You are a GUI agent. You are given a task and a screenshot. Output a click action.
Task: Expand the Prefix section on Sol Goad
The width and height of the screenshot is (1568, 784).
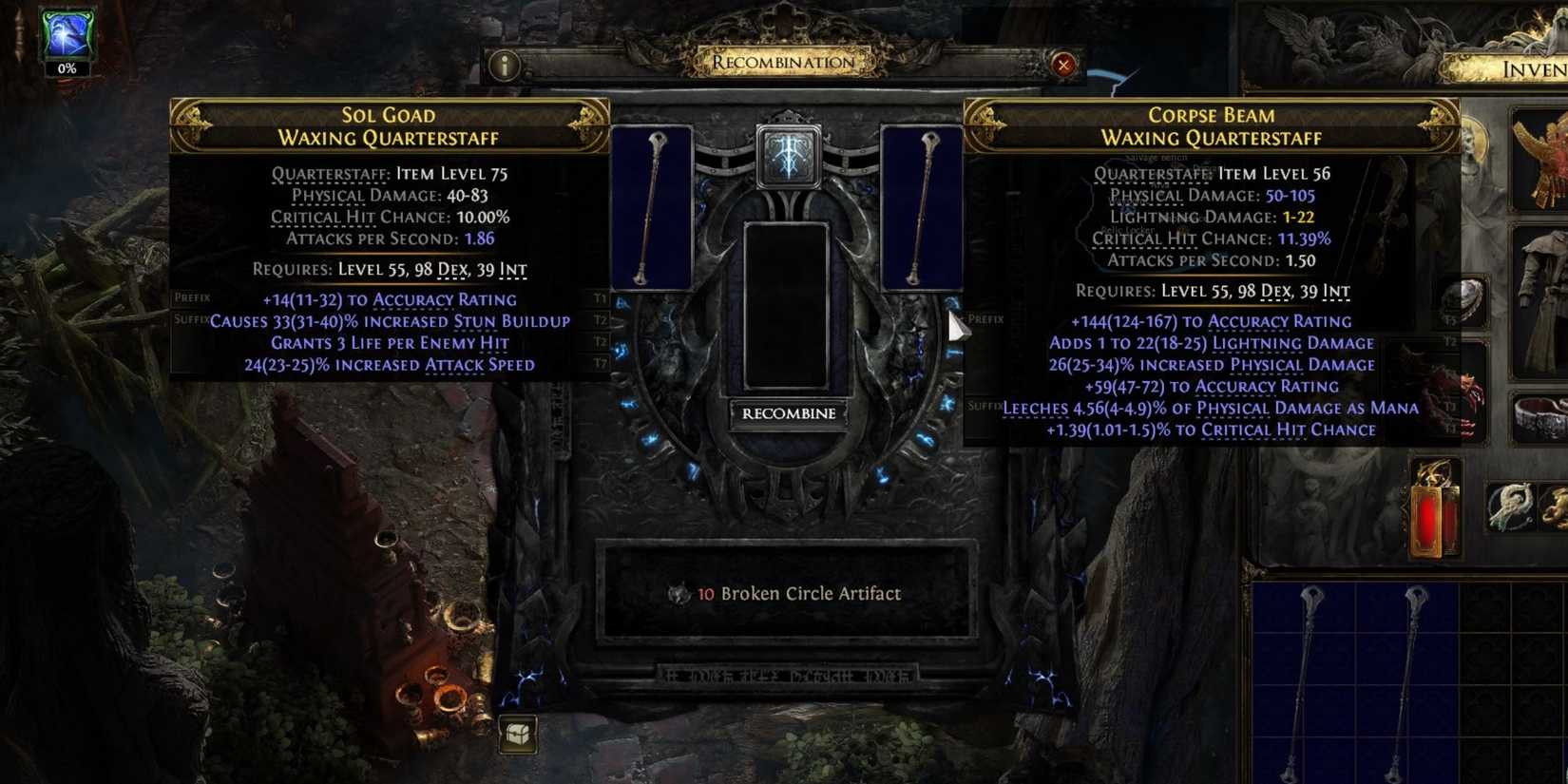[192, 296]
